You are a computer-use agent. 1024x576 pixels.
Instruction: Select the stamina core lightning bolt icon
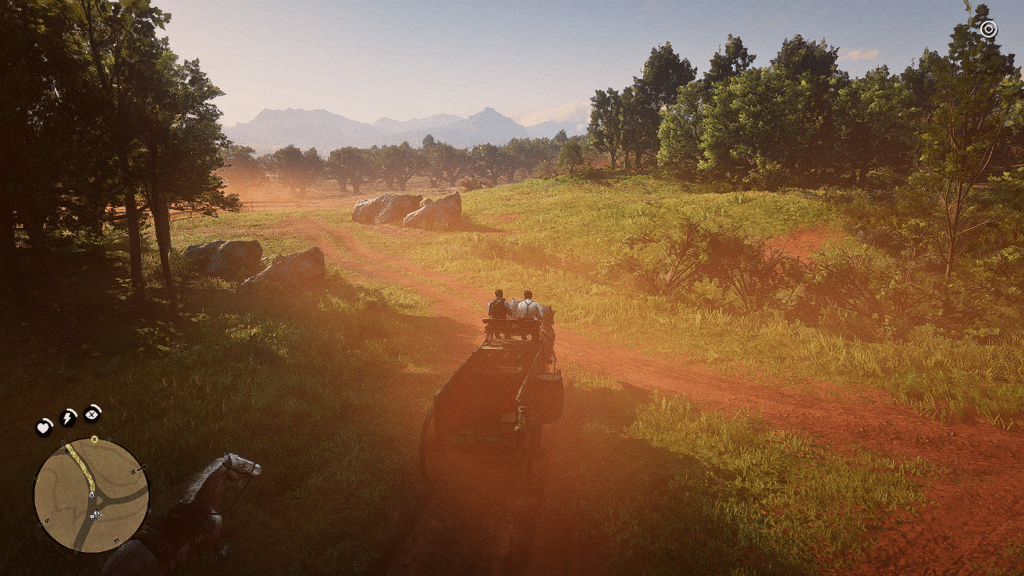pyautogui.click(x=68, y=417)
